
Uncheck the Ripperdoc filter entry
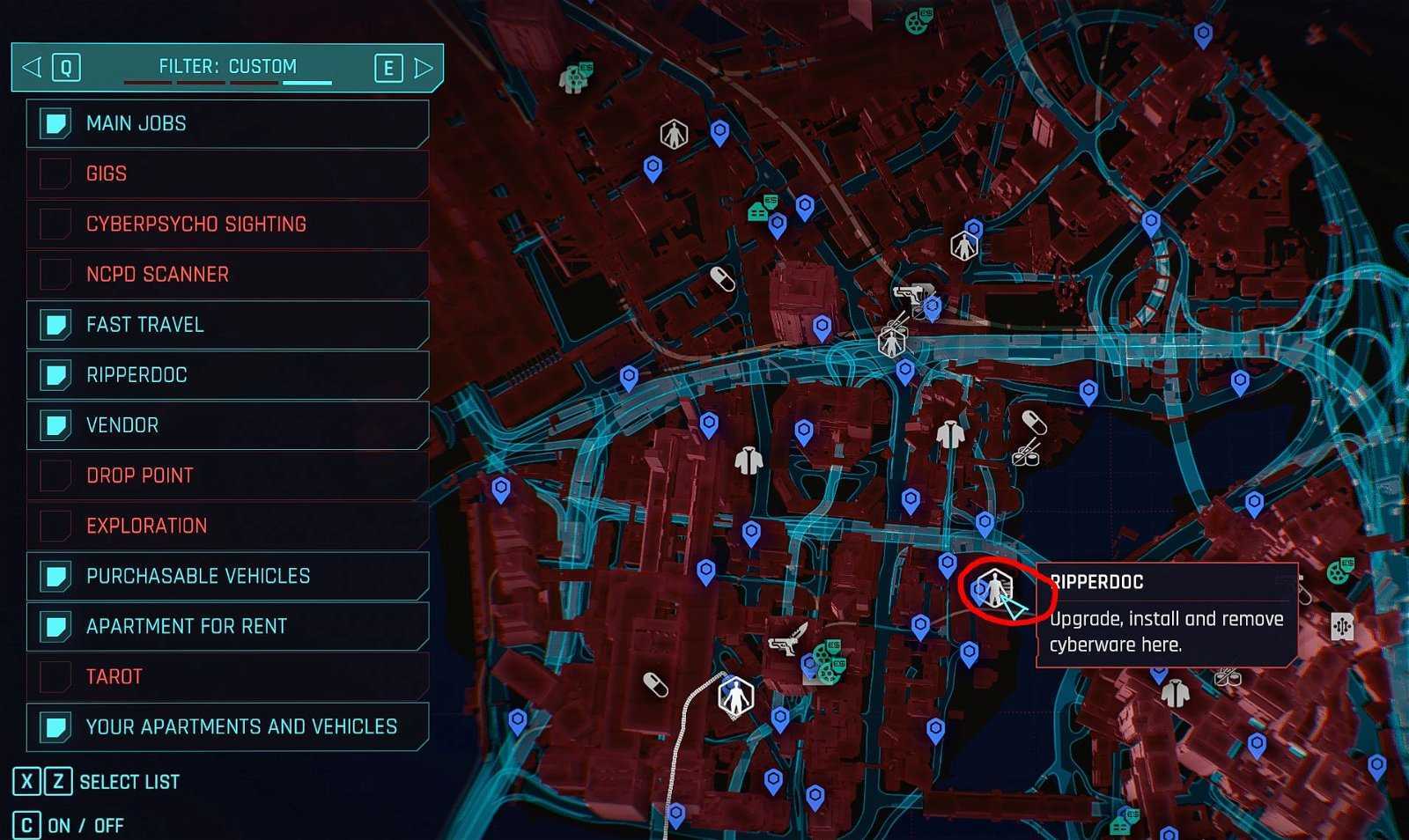pyautogui.click(x=55, y=375)
